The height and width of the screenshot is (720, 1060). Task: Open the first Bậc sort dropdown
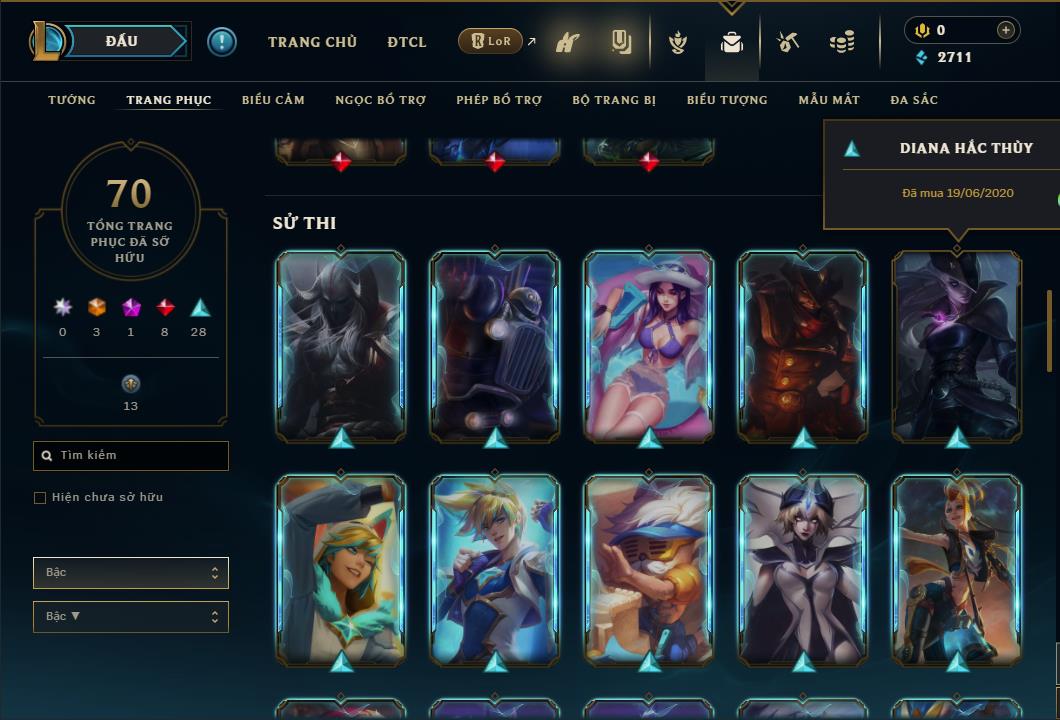(x=131, y=573)
